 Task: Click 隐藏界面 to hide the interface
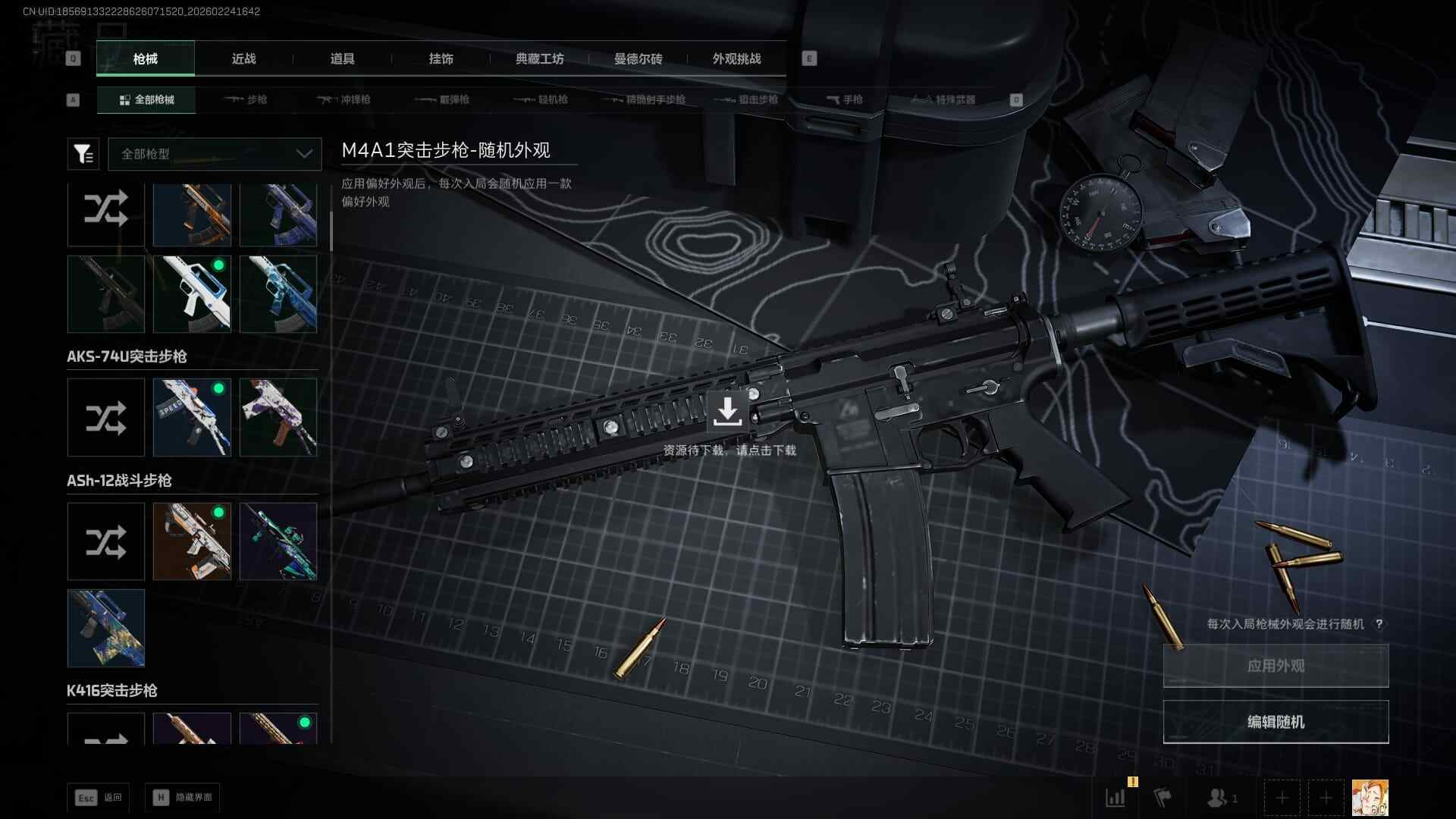coord(183,798)
